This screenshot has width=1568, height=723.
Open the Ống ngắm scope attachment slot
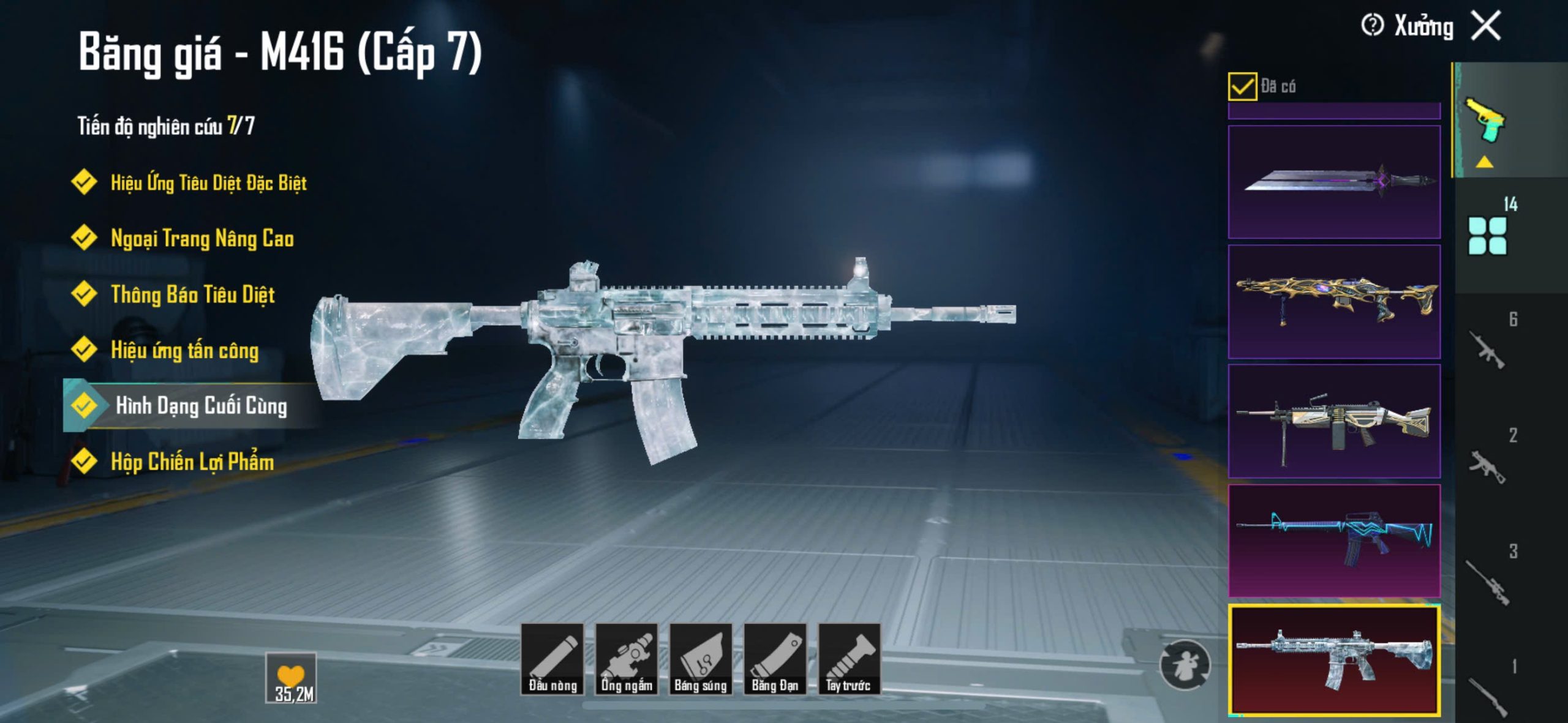pos(627,659)
